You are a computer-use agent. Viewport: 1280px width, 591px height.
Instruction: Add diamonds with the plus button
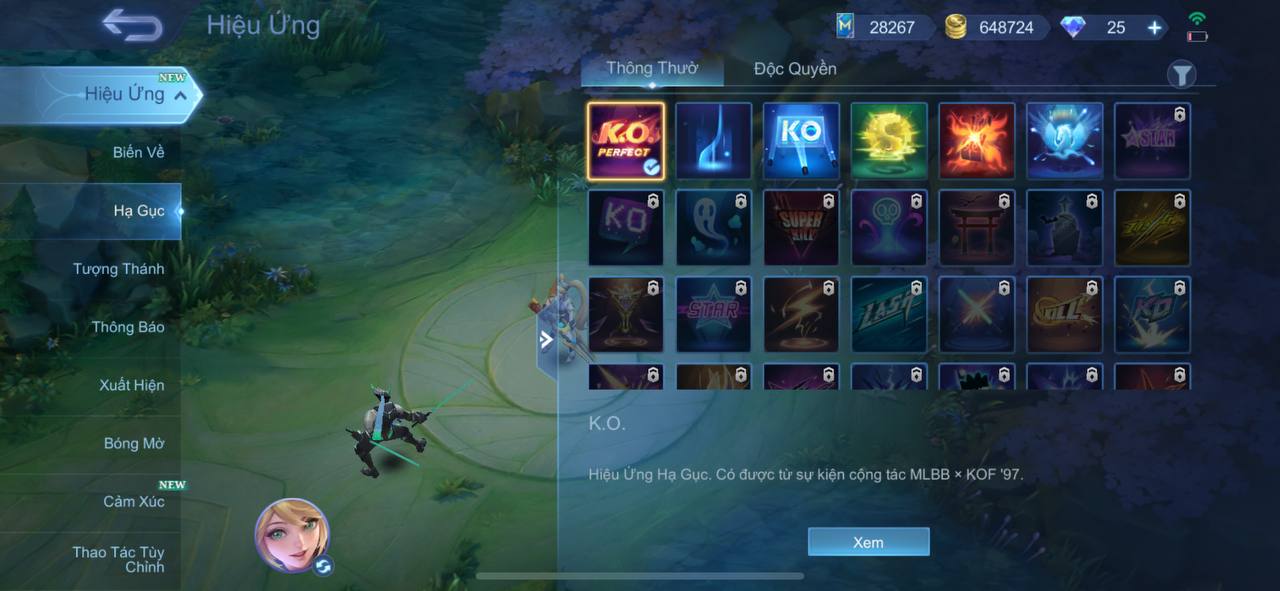[1154, 28]
